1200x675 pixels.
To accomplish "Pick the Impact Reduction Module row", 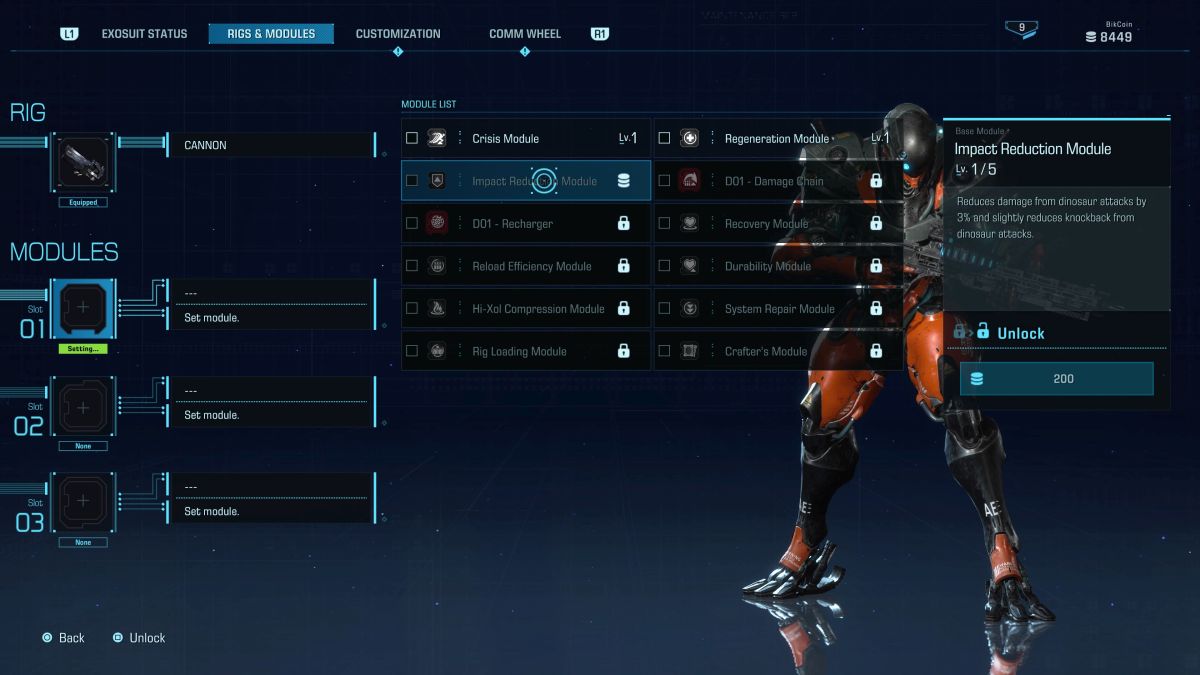I will coord(525,181).
